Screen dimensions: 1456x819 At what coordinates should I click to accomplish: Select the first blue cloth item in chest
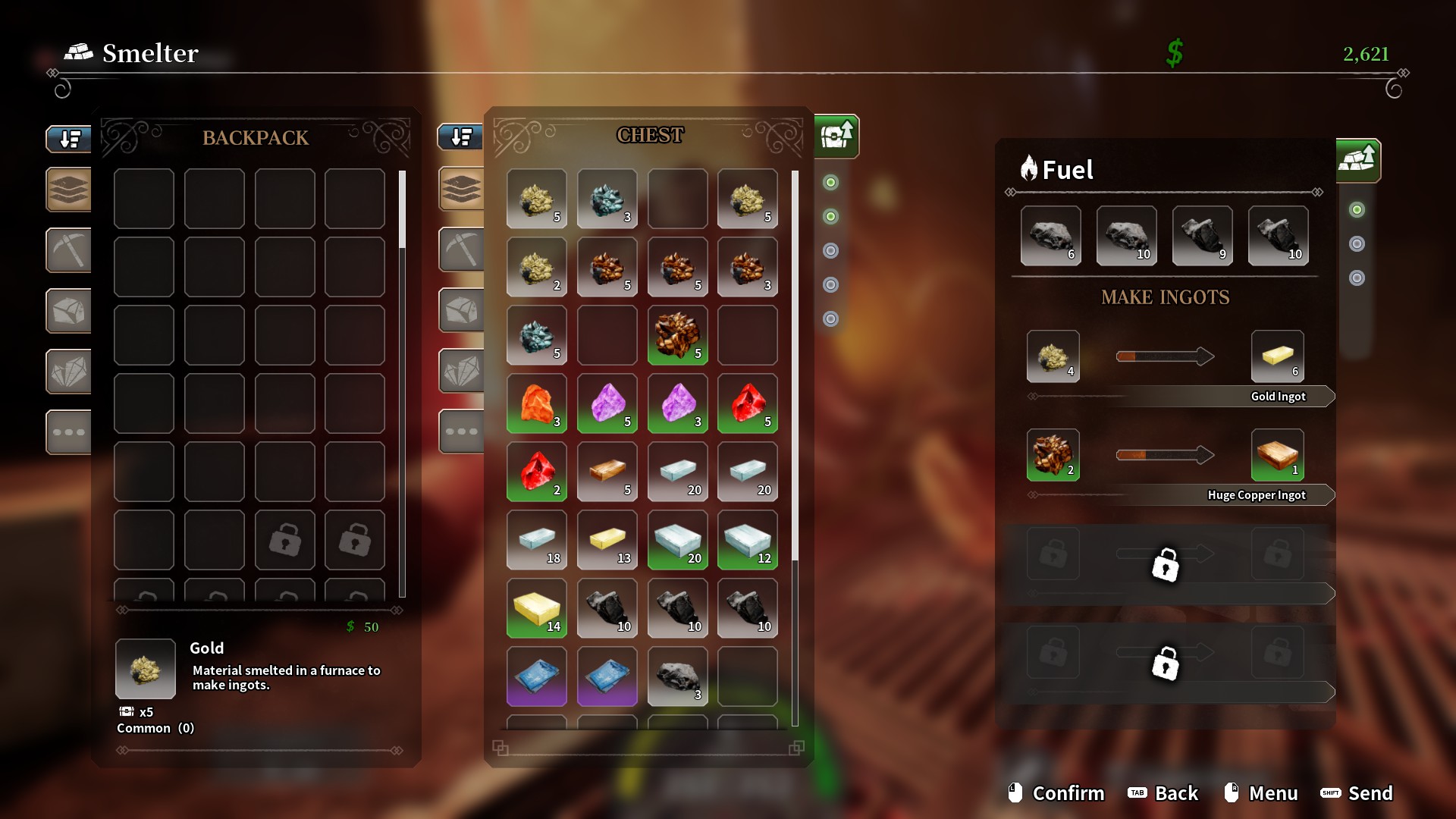click(537, 676)
